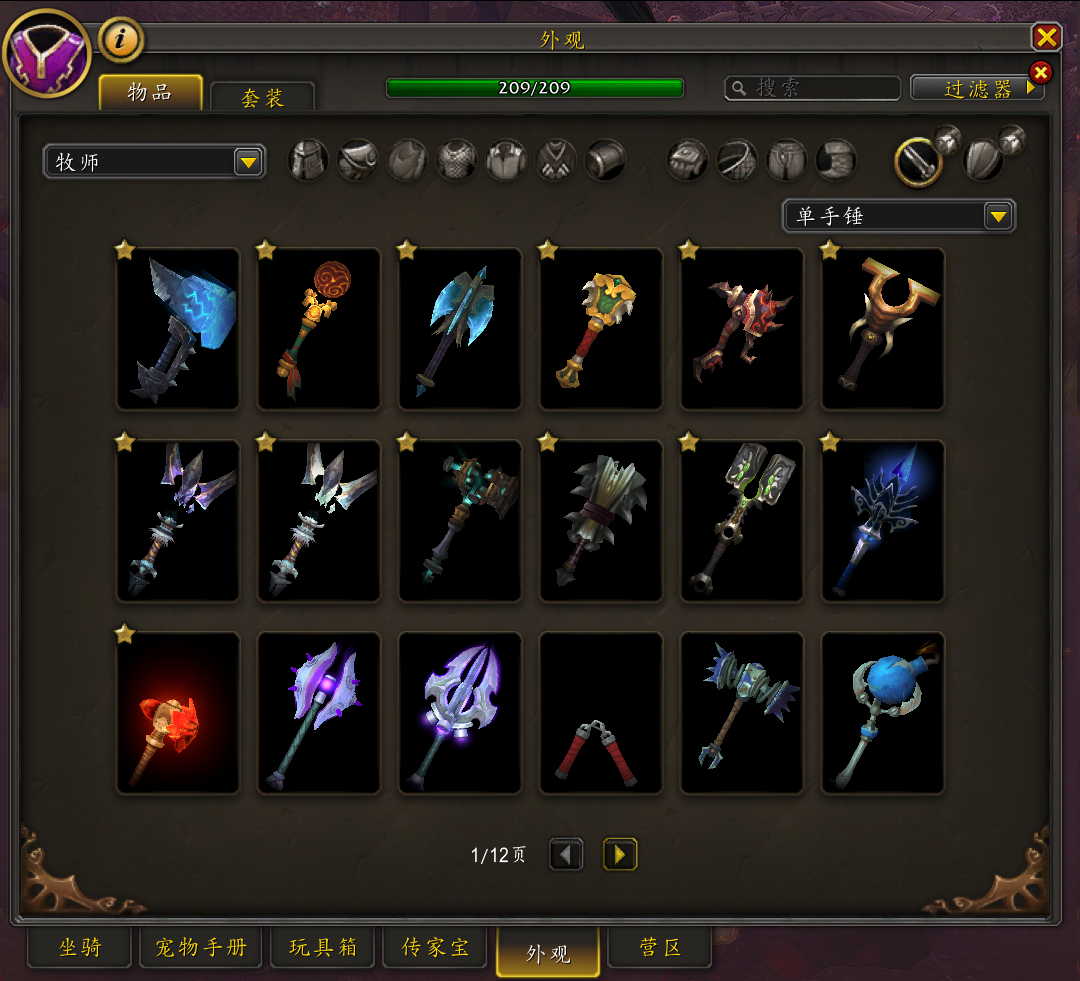Go to the next appearance page
The height and width of the screenshot is (981, 1080).
tap(620, 854)
